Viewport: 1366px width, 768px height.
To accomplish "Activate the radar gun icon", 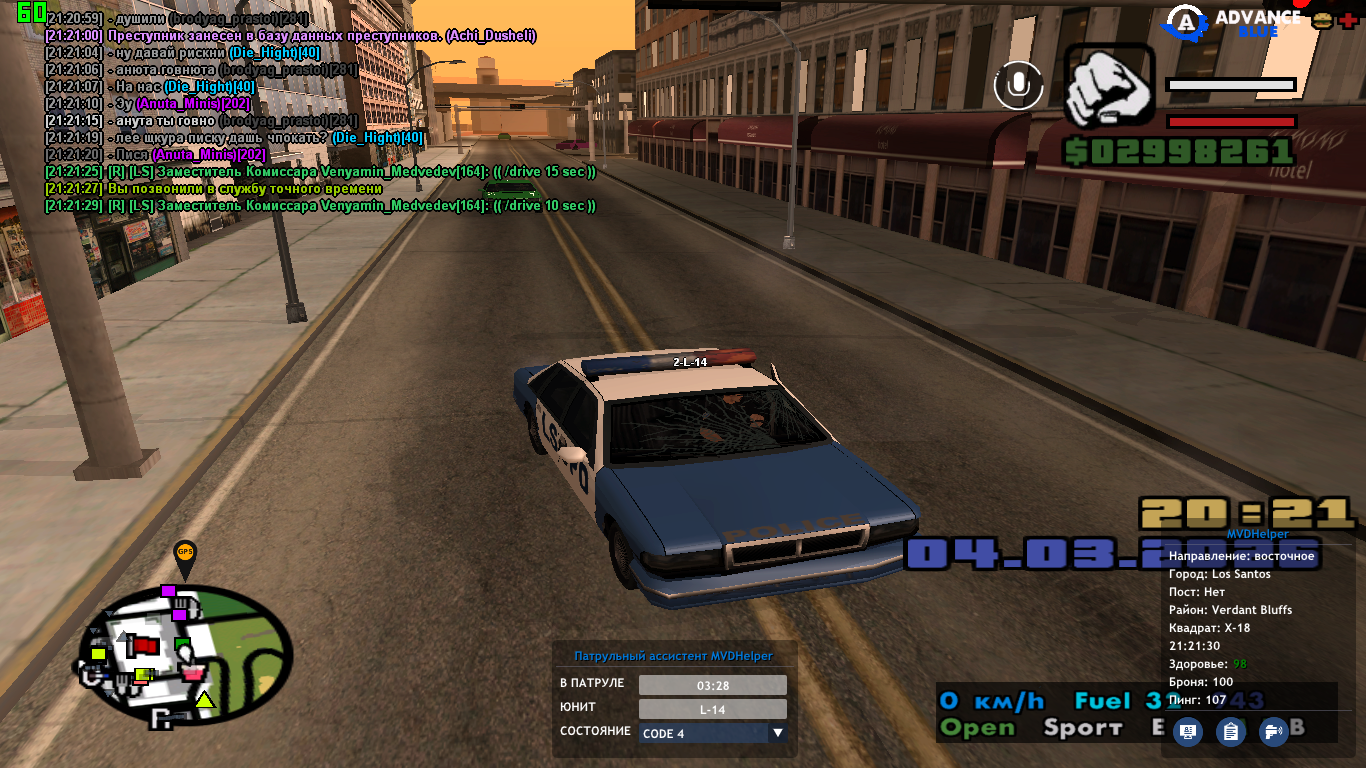I will (x=1273, y=731).
